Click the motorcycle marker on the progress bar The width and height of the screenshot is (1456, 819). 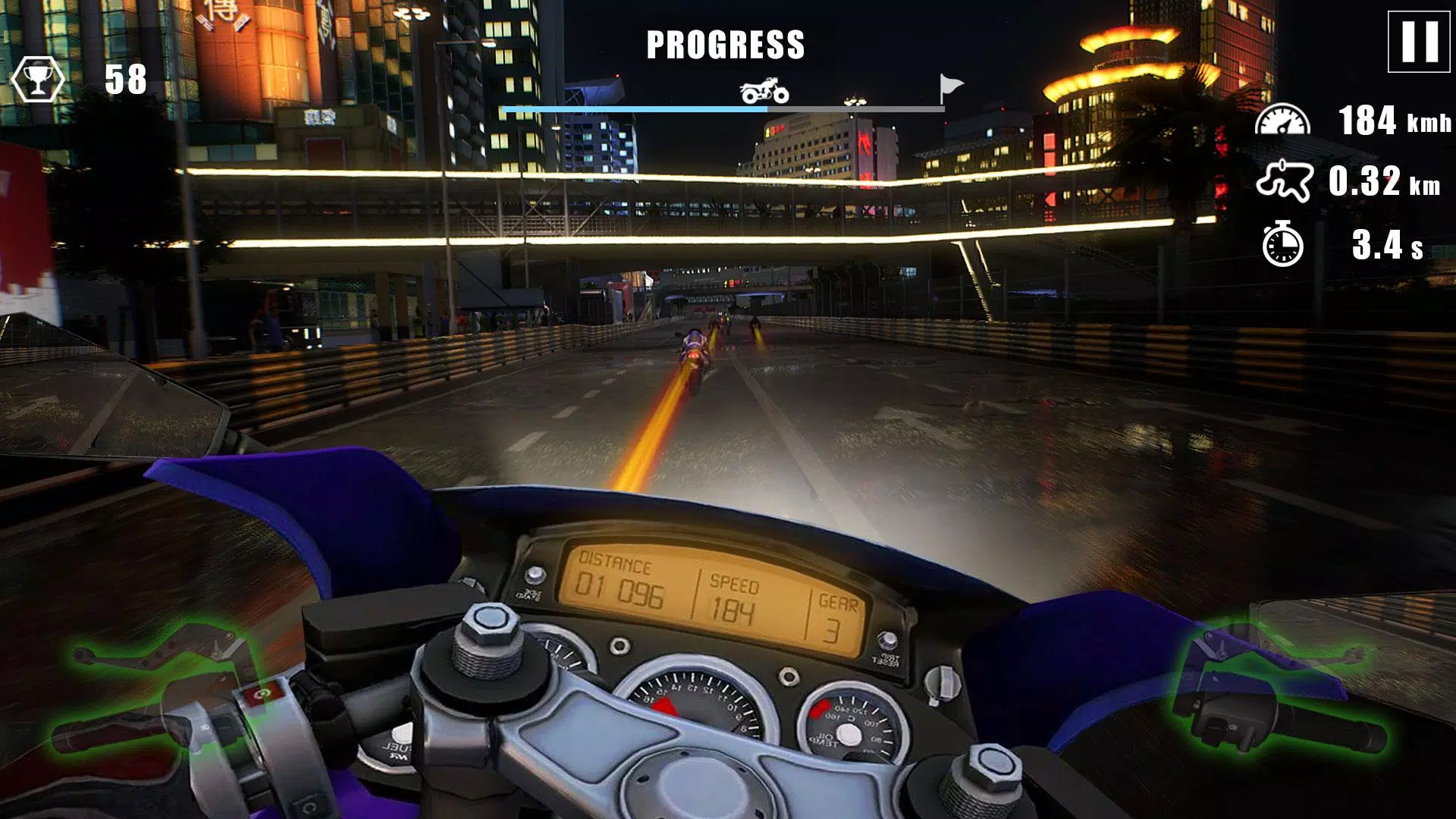coord(765,89)
